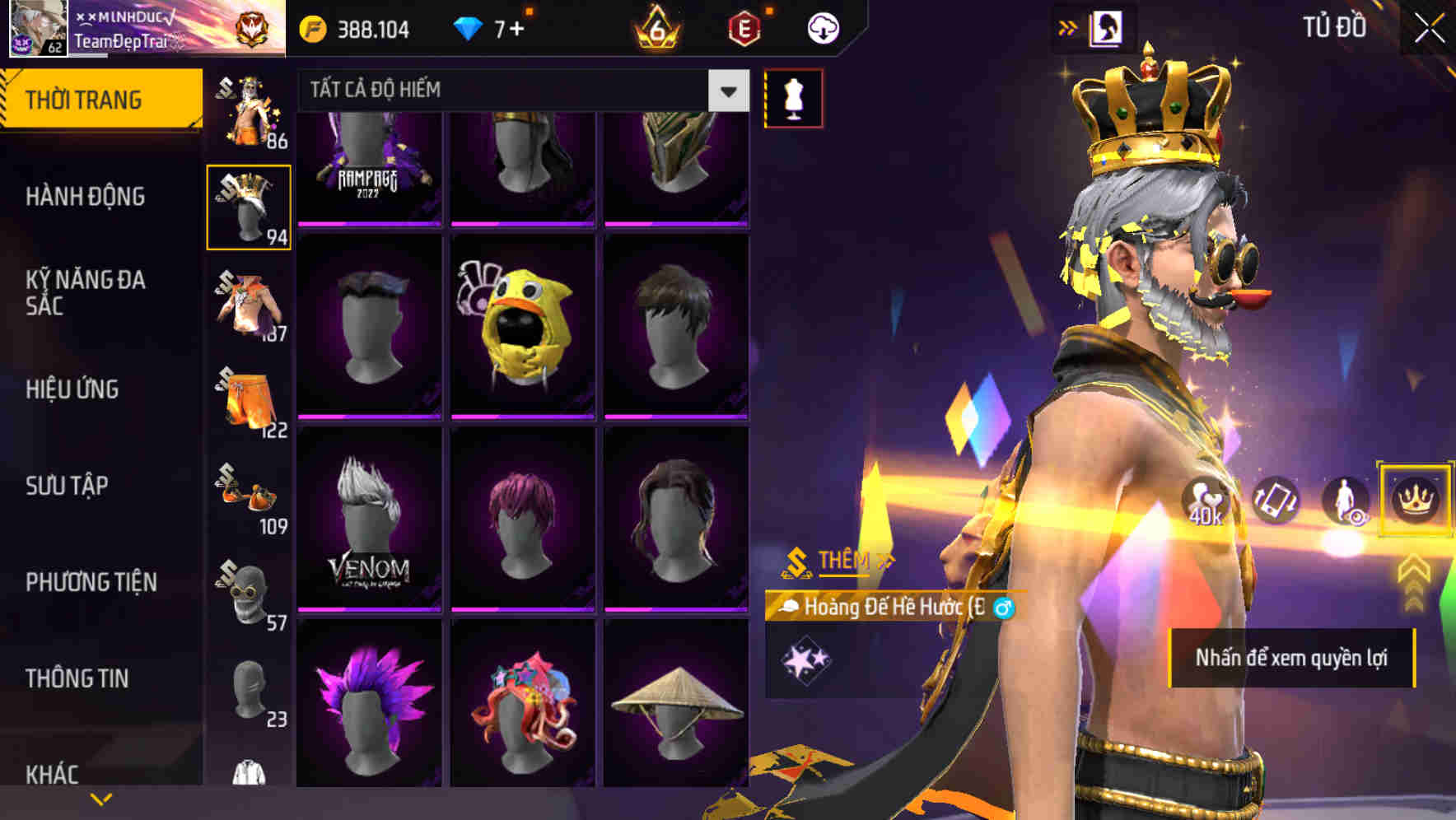The width and height of the screenshot is (1456, 820).
Task: Click the level 6 crown rank icon
Action: click(655, 27)
